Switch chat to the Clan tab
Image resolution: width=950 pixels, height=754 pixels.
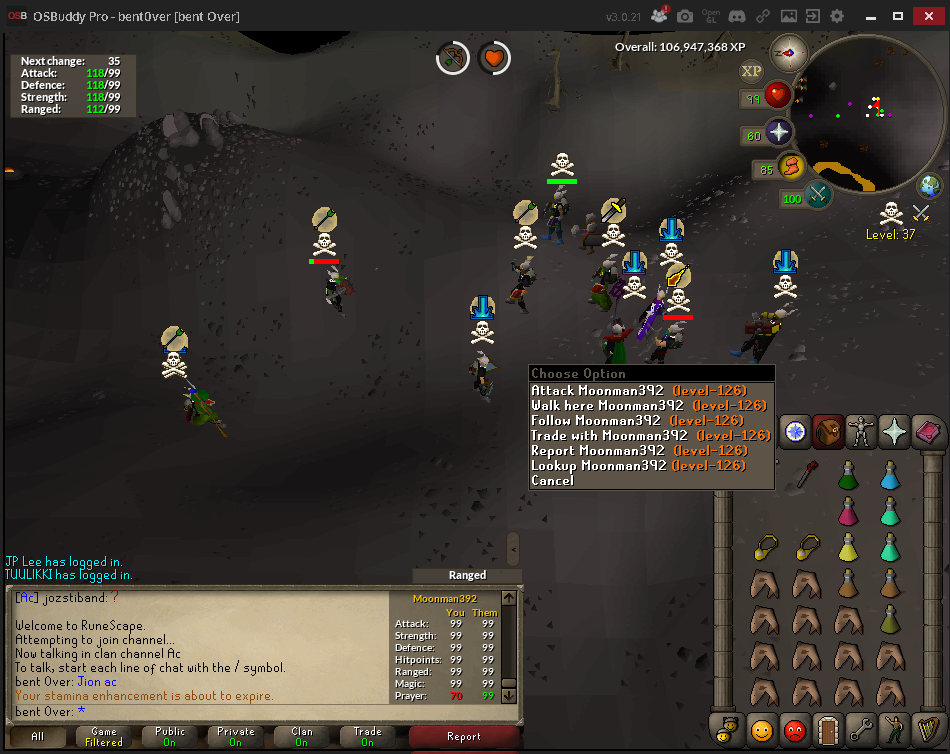point(301,737)
